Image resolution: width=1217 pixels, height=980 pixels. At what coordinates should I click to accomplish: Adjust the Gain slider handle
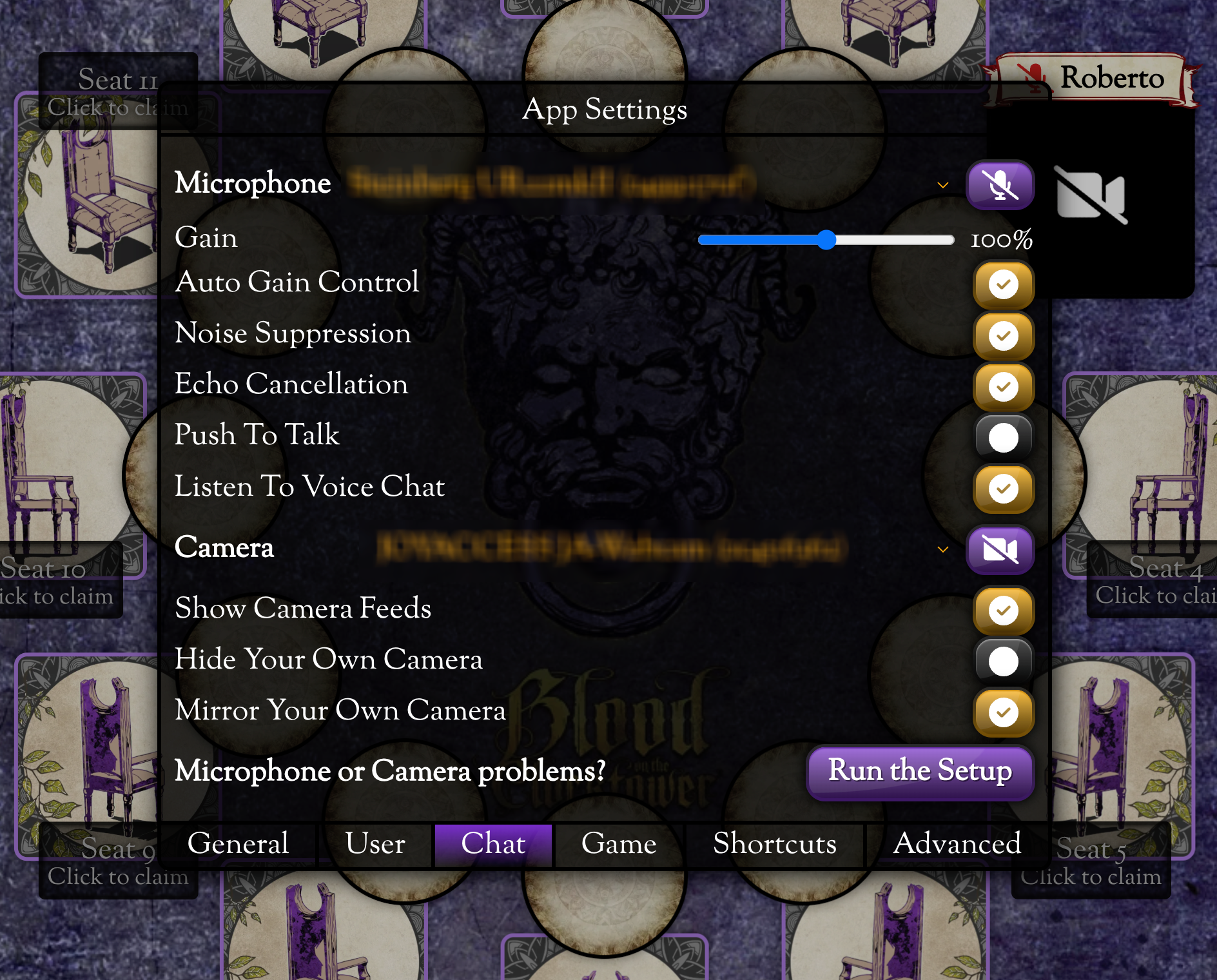pyautogui.click(x=826, y=240)
